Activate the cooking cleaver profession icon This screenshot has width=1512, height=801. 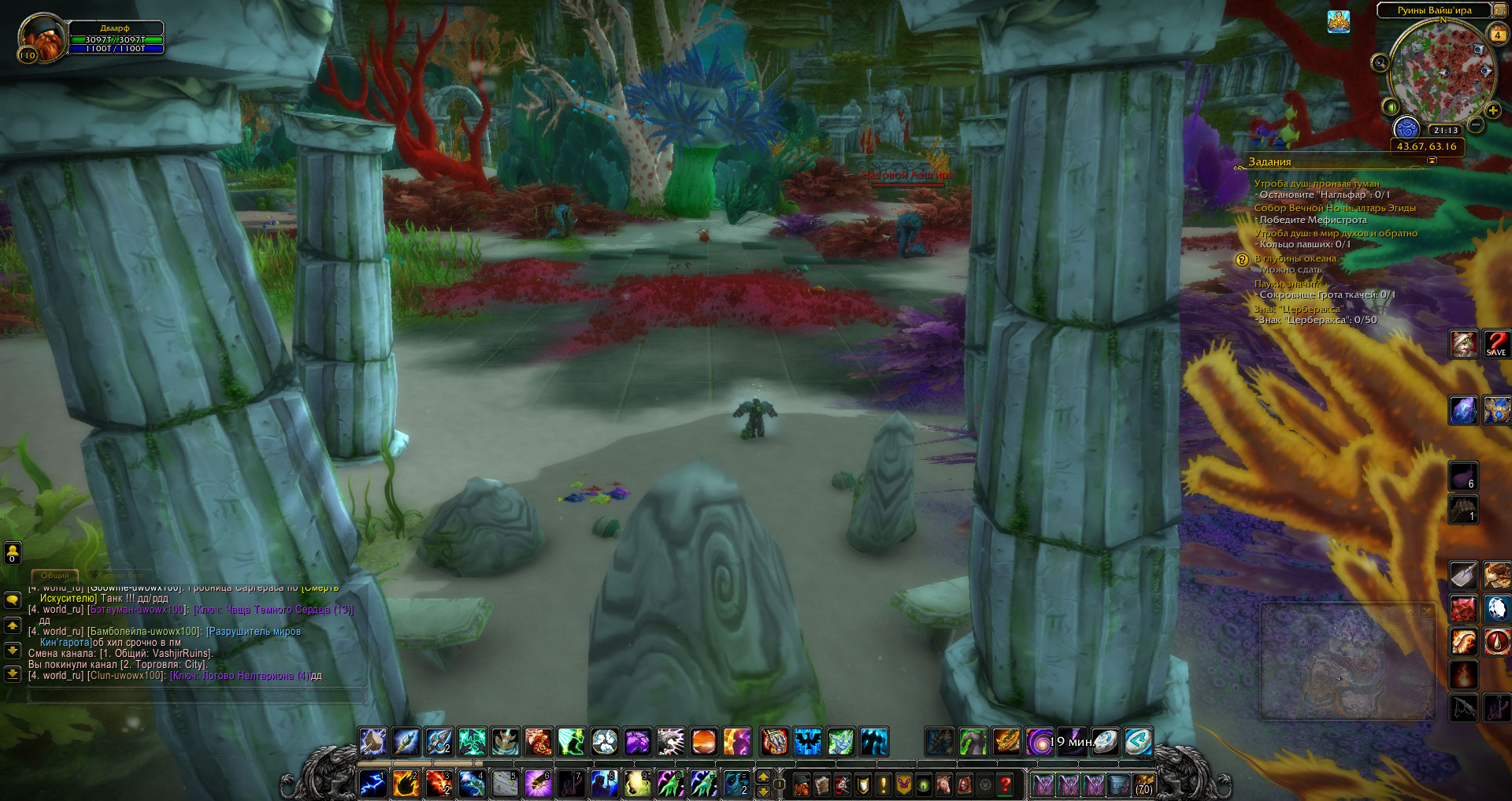1463,576
